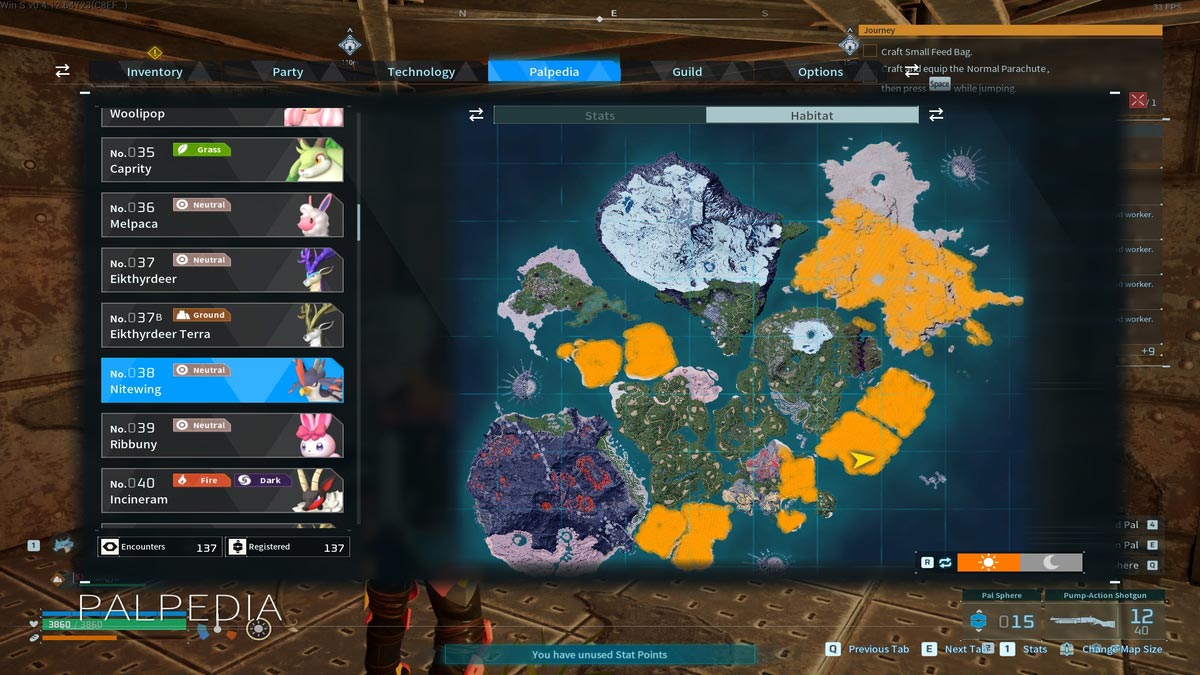Show the Stats panel

point(600,115)
